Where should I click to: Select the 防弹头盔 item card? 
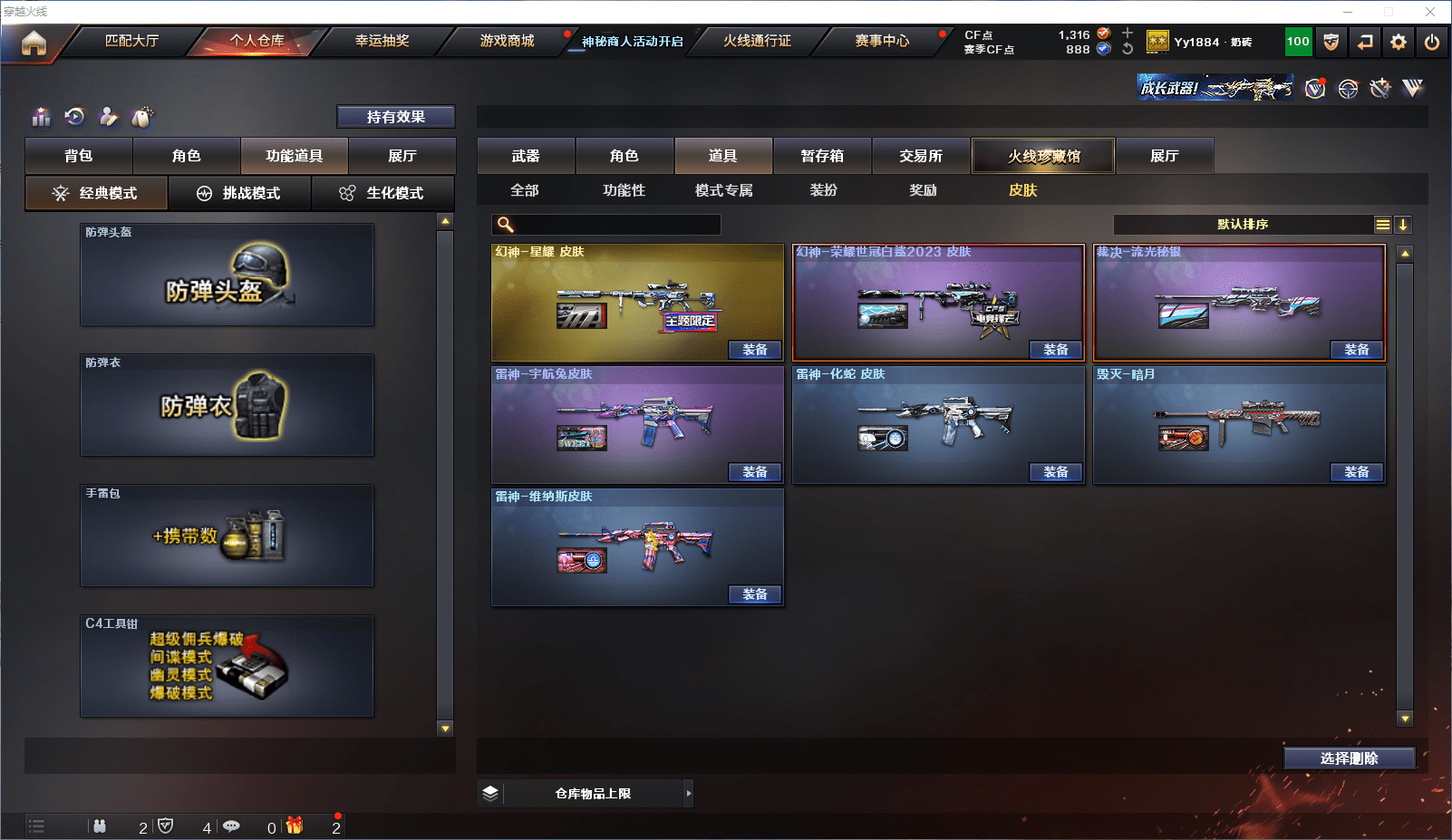(227, 275)
